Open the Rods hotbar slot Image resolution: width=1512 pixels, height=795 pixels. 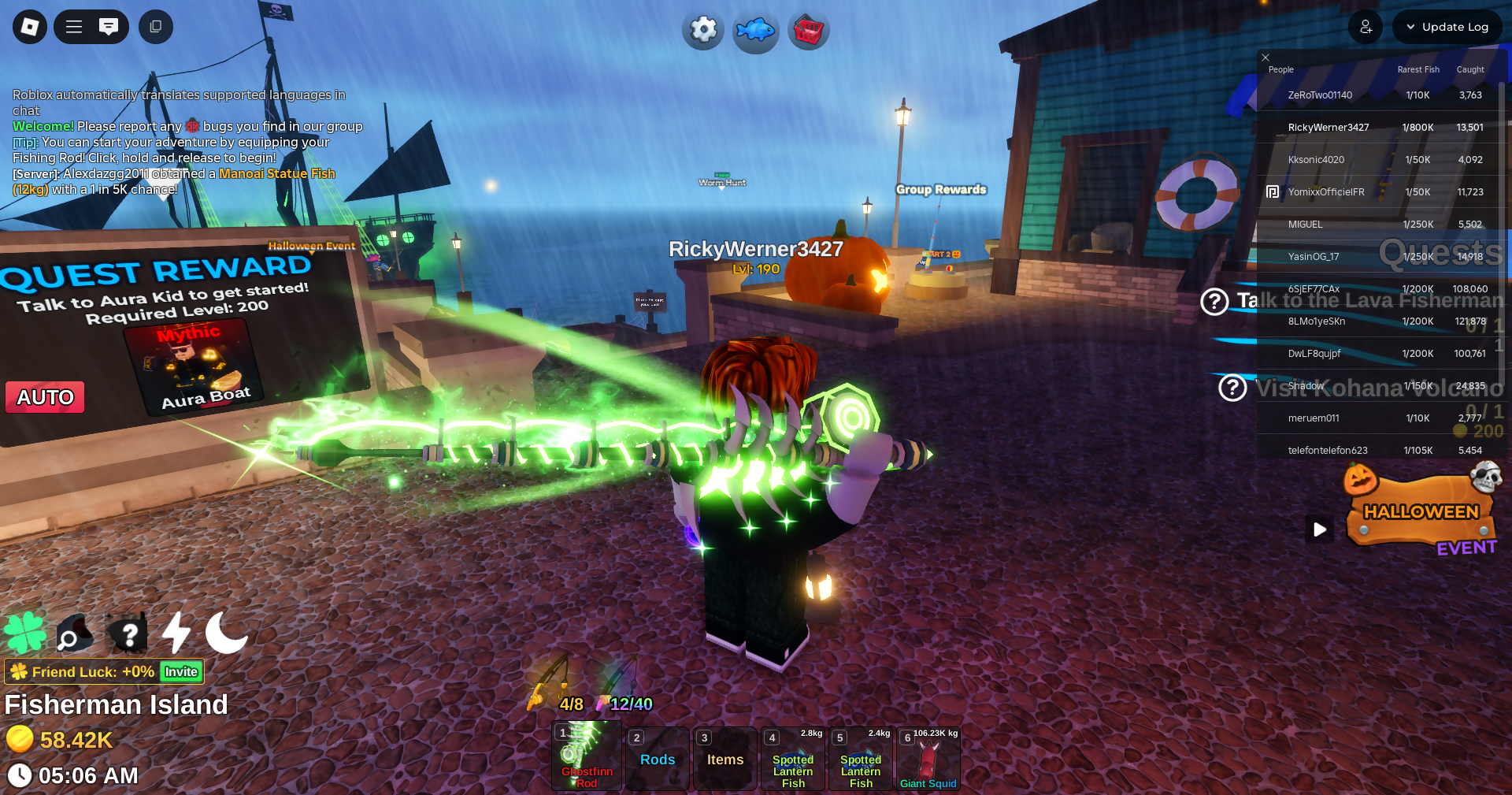(658, 759)
